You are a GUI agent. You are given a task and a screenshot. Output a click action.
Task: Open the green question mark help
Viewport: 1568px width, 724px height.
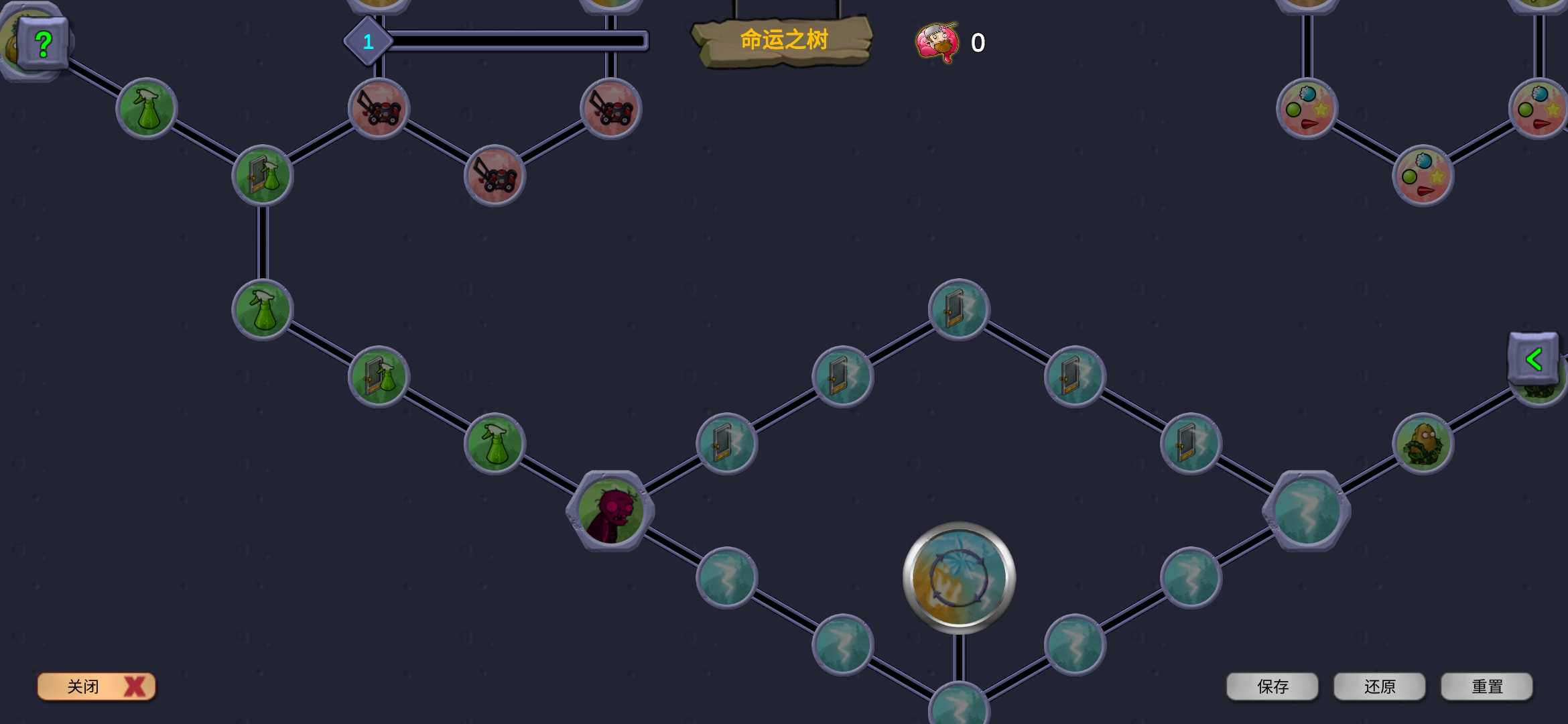click(44, 44)
